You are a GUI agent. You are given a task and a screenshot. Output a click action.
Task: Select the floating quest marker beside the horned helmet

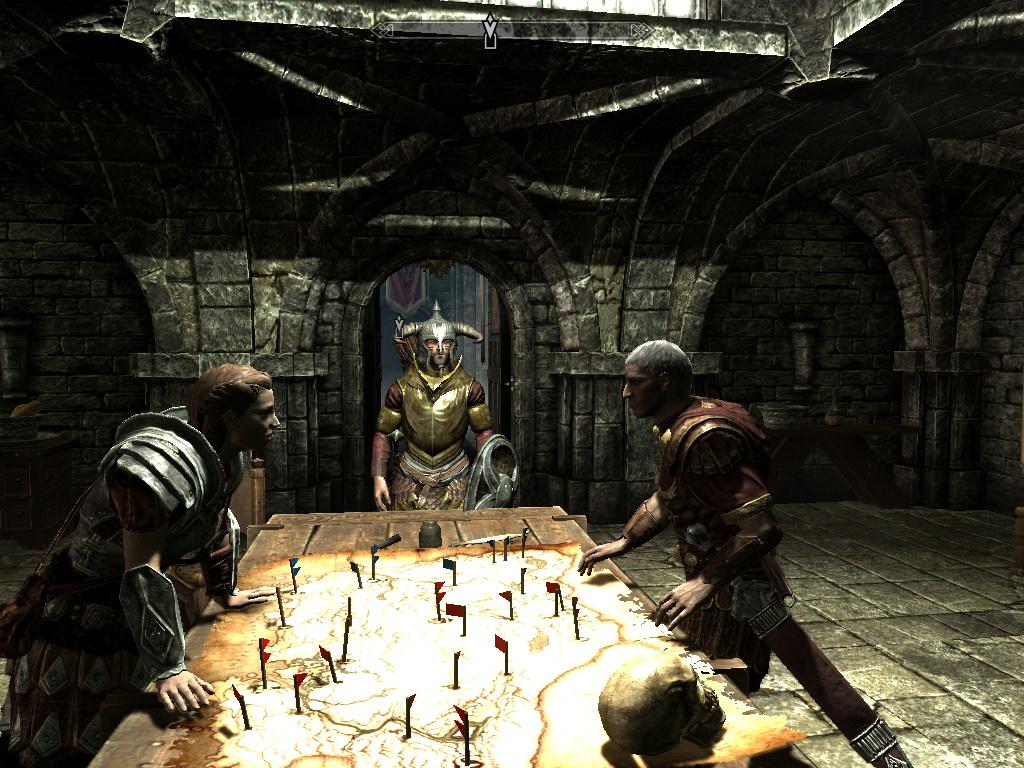click(x=399, y=326)
